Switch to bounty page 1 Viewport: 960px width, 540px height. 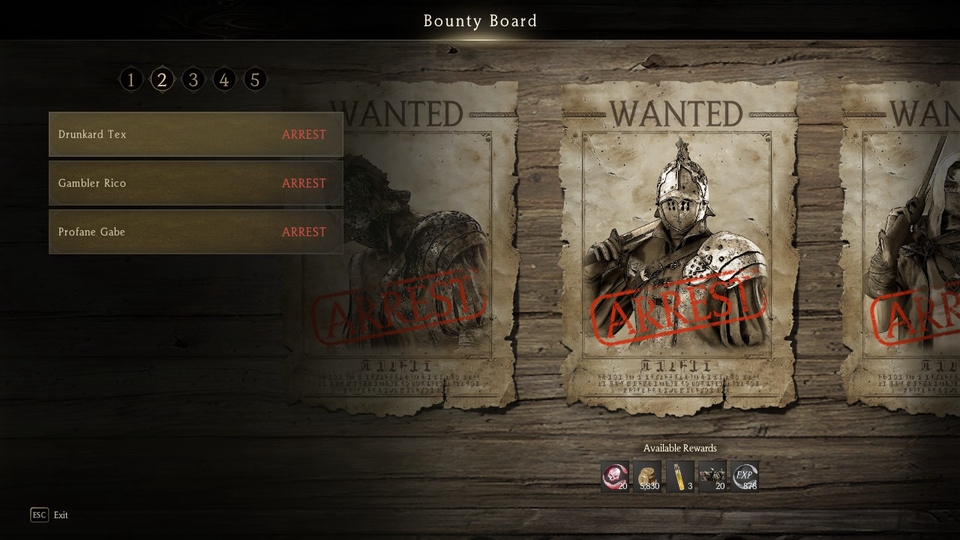[x=131, y=80]
